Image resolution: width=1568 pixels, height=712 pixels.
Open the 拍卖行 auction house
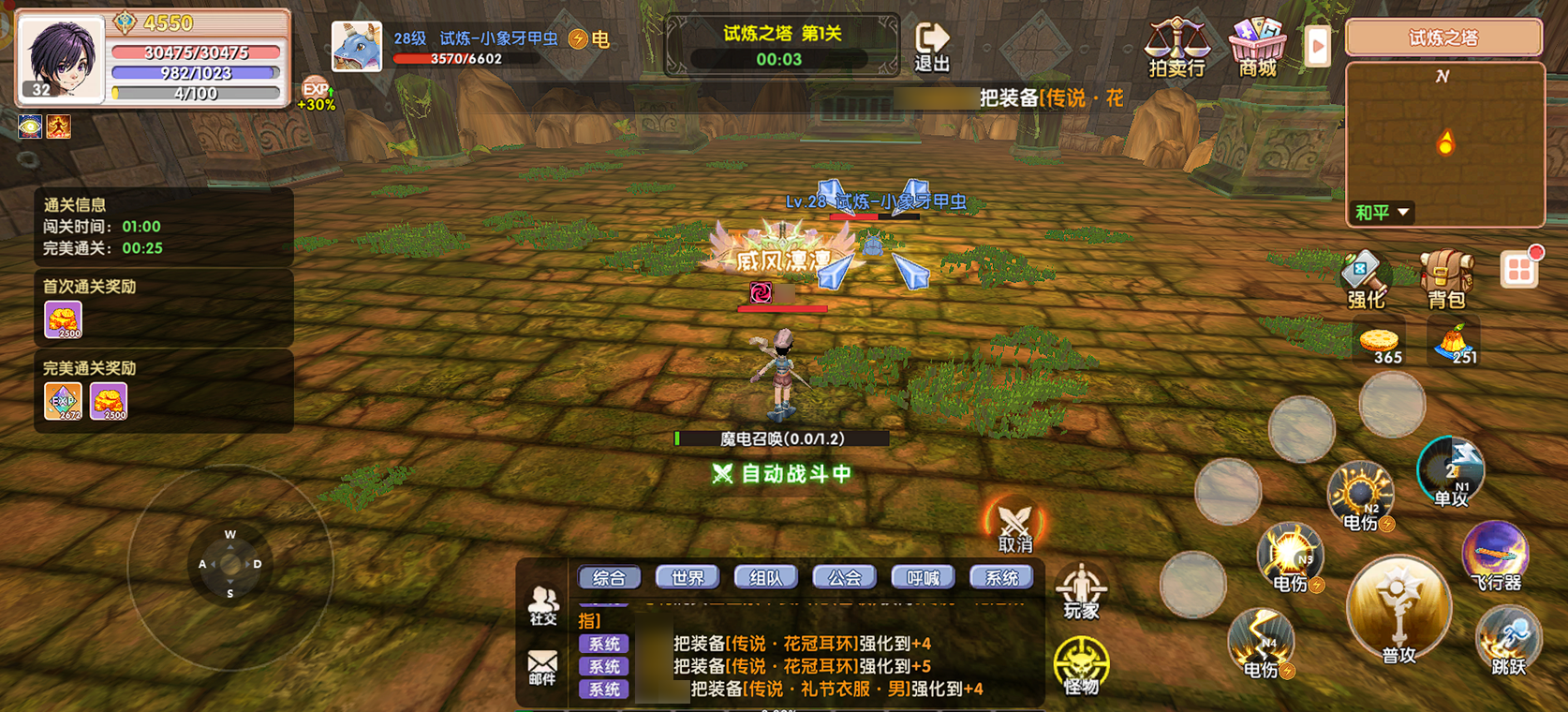coord(1176,47)
